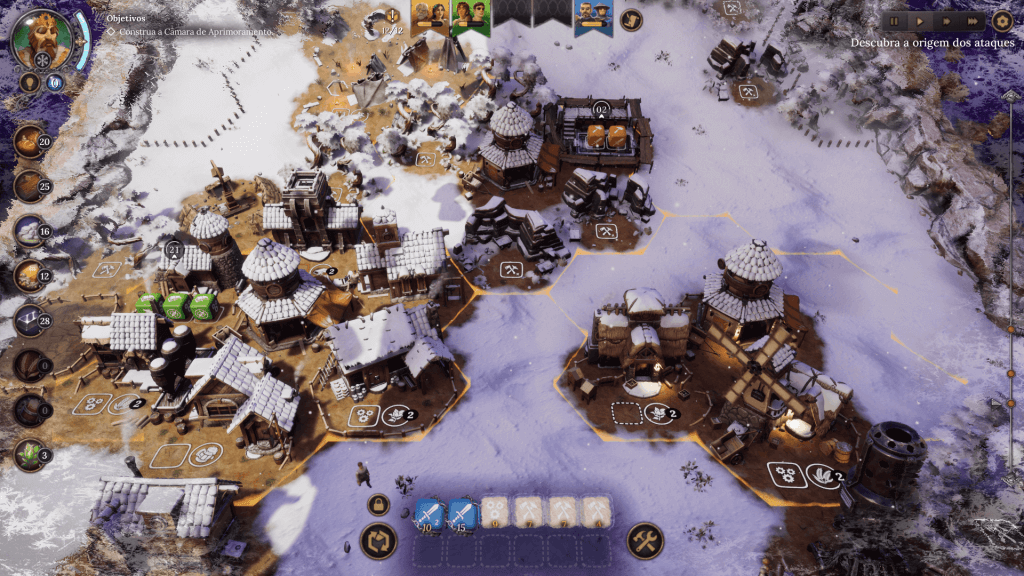
Task: Select the blonde couple character banner
Action: point(430,14)
